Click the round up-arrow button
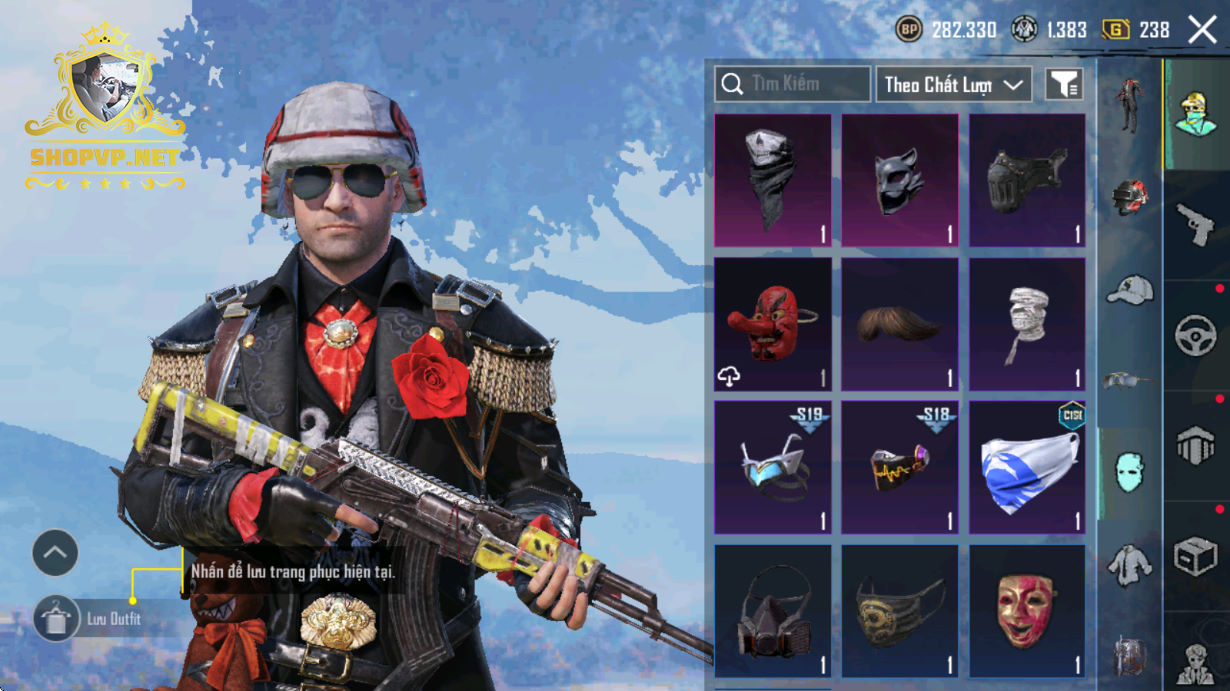The width and height of the screenshot is (1230, 691). [55, 552]
